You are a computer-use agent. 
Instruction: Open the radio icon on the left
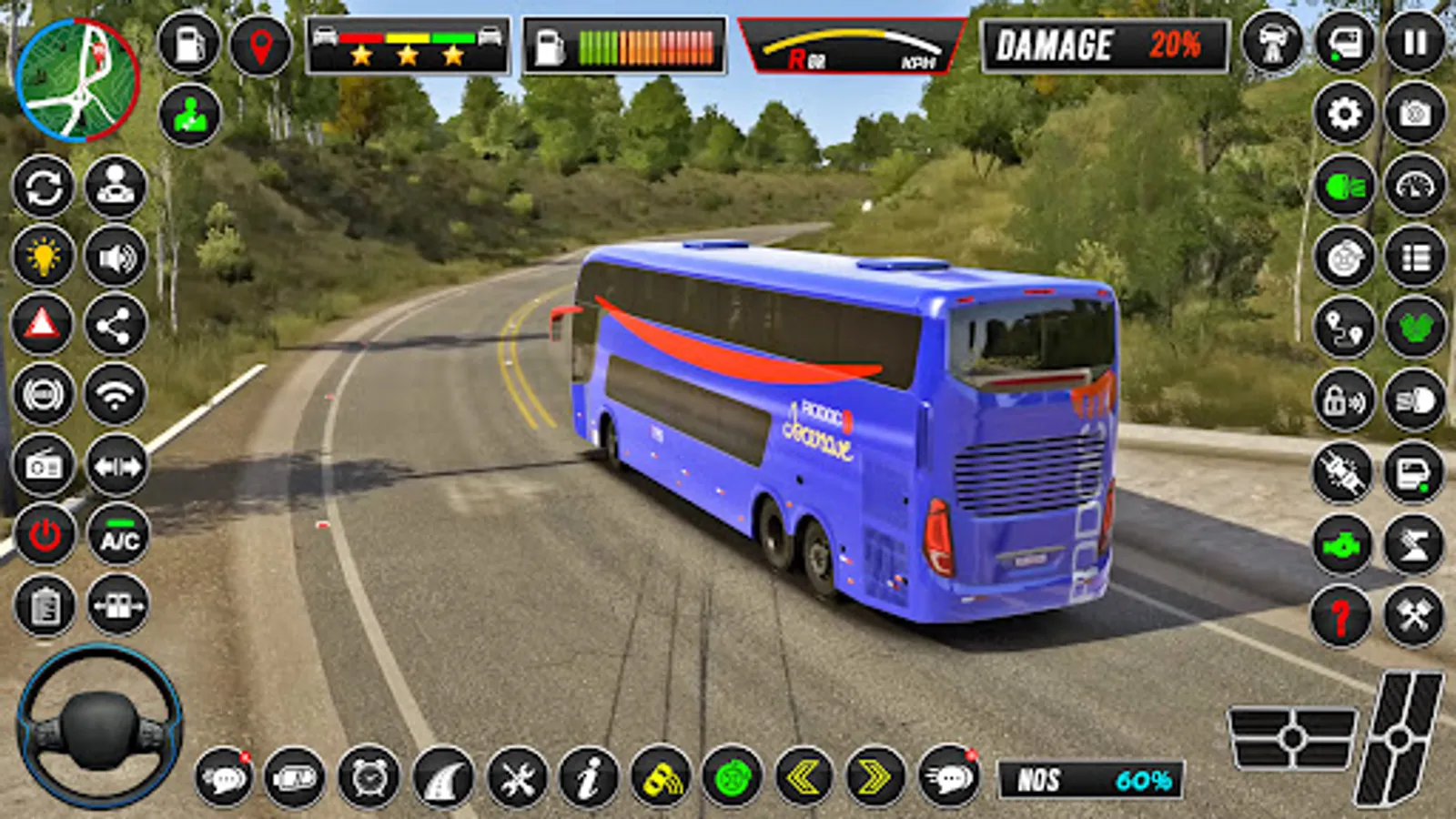point(43,465)
